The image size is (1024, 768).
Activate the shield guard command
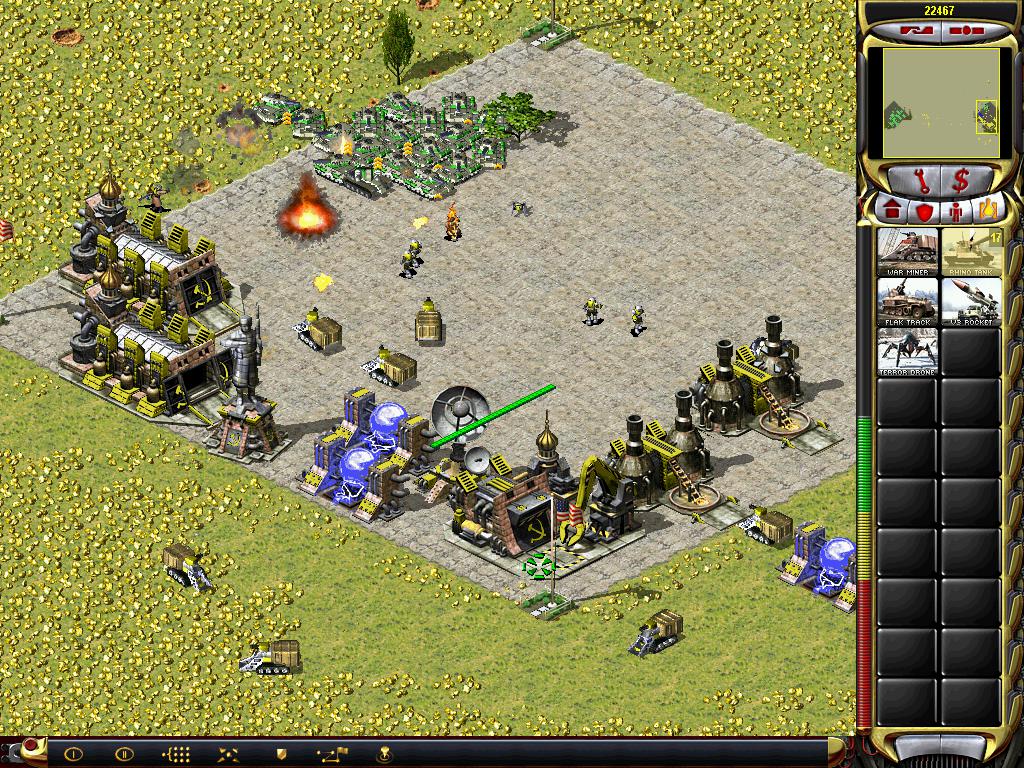click(281, 754)
